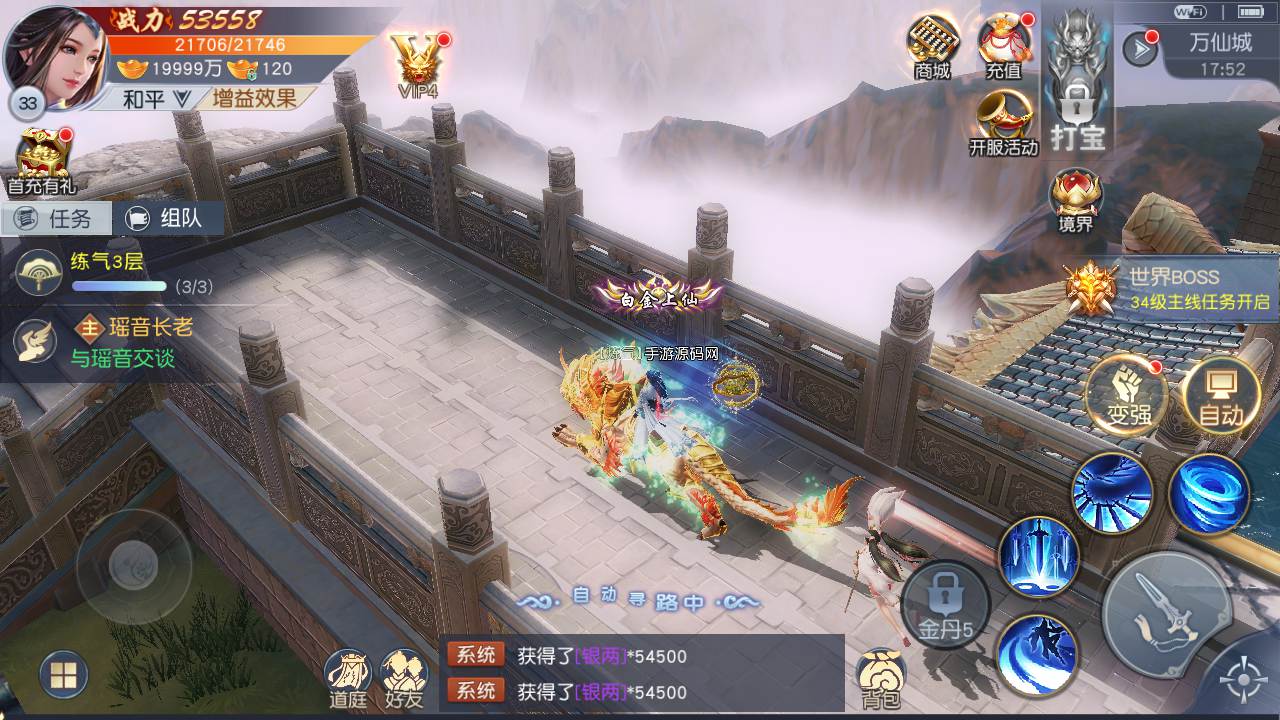Switch to the 任务 quest tab
Image resolution: width=1280 pixels, height=720 pixels.
[56, 218]
